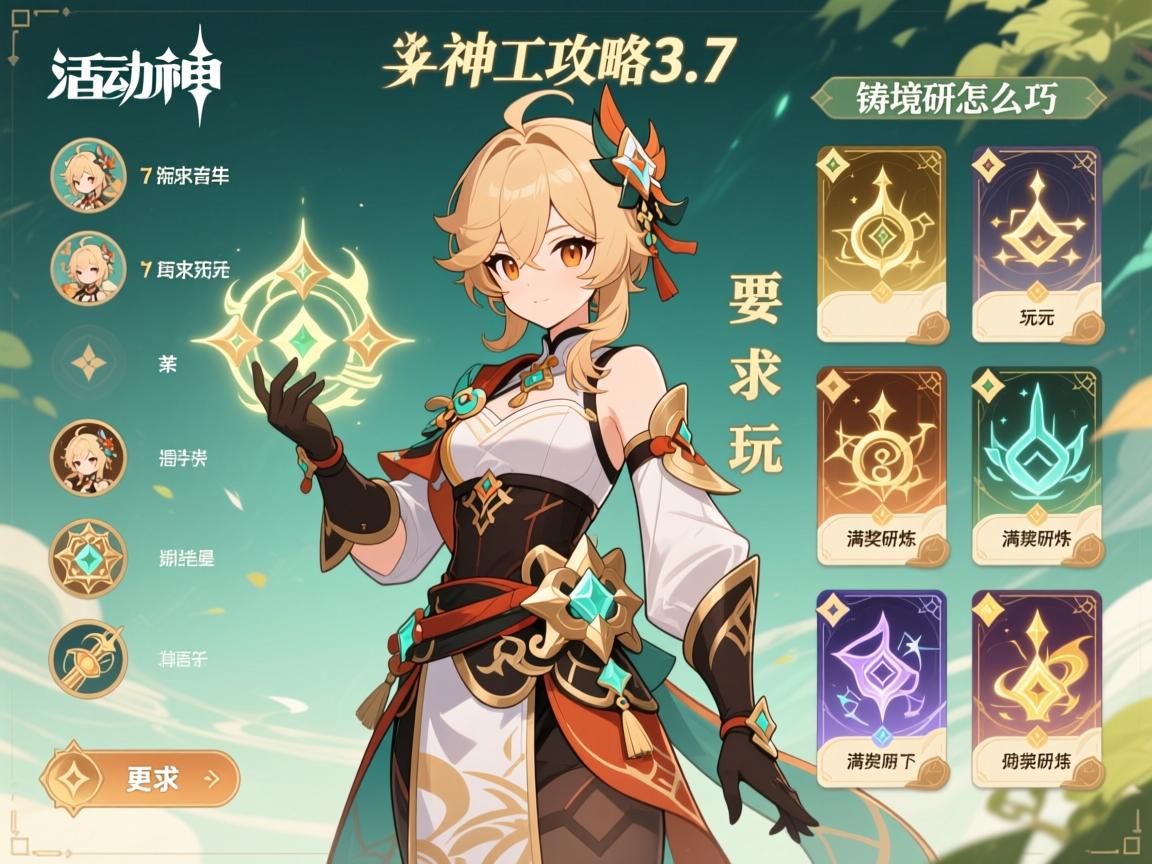Viewport: 1152px width, 864px height.
Task: Select the dark maroon card with gold swirl emblem
Action: [1037, 688]
